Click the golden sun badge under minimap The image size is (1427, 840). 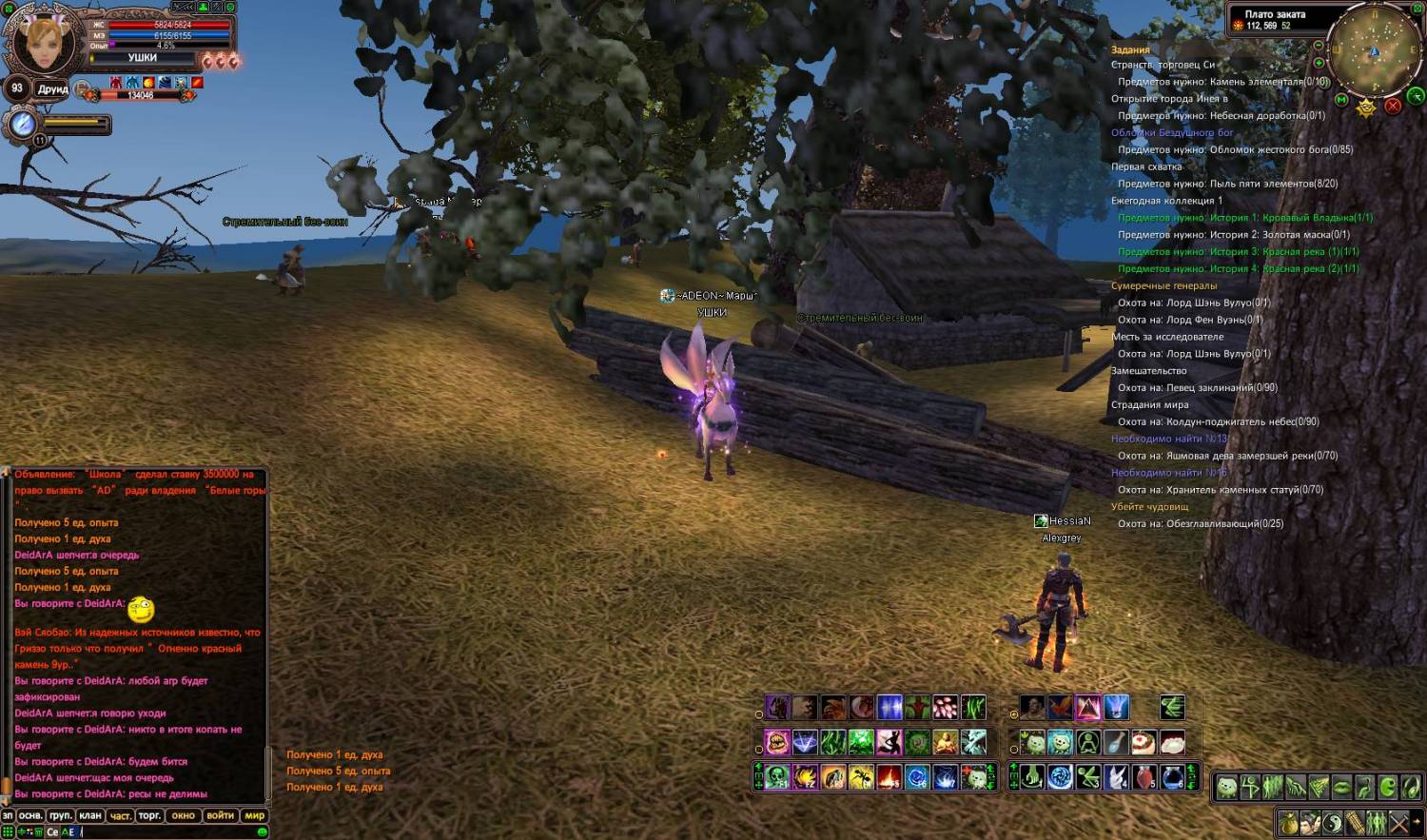point(1366,107)
